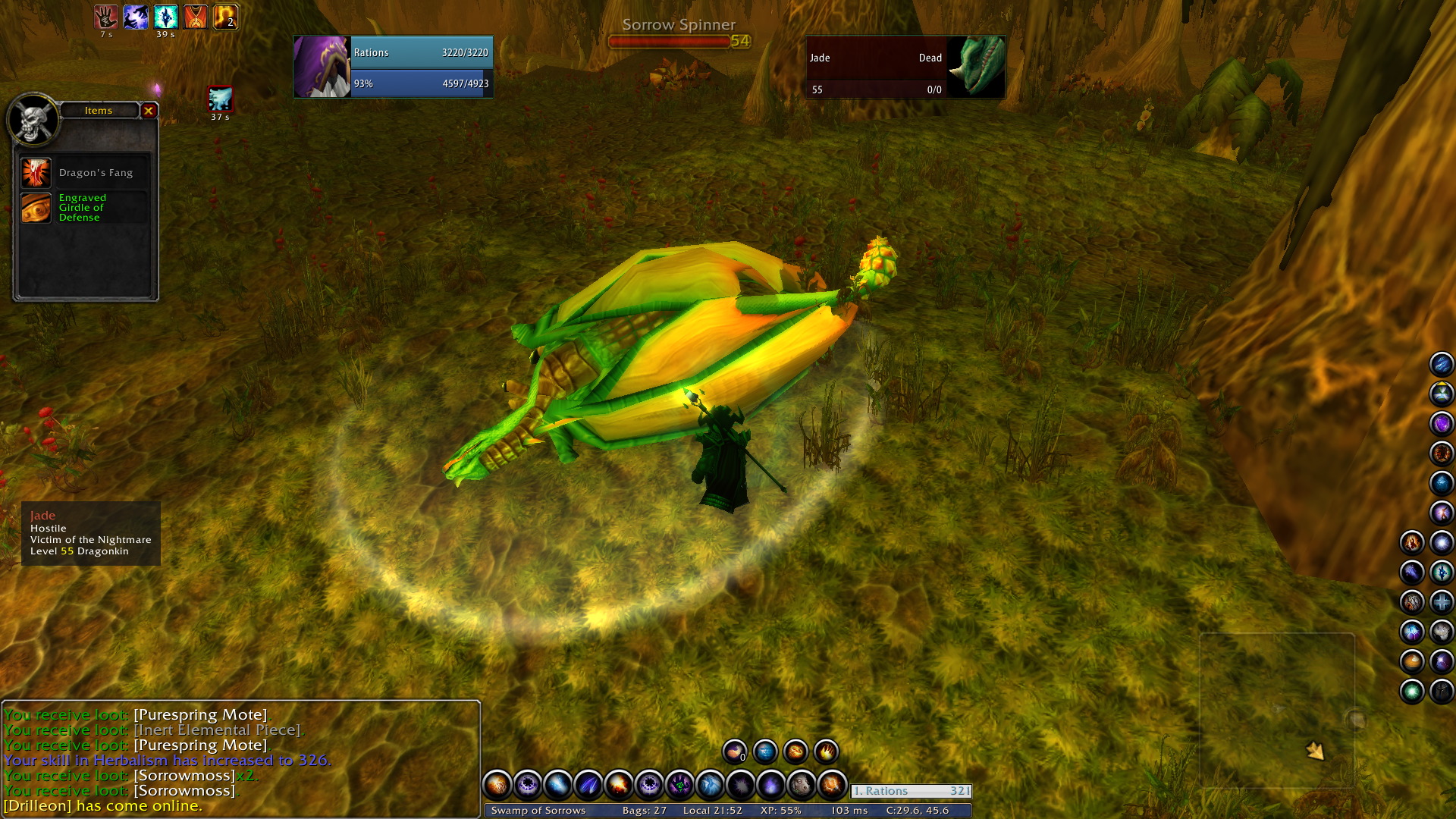
Task: Click the Bags: 27 info text
Action: tap(644, 810)
